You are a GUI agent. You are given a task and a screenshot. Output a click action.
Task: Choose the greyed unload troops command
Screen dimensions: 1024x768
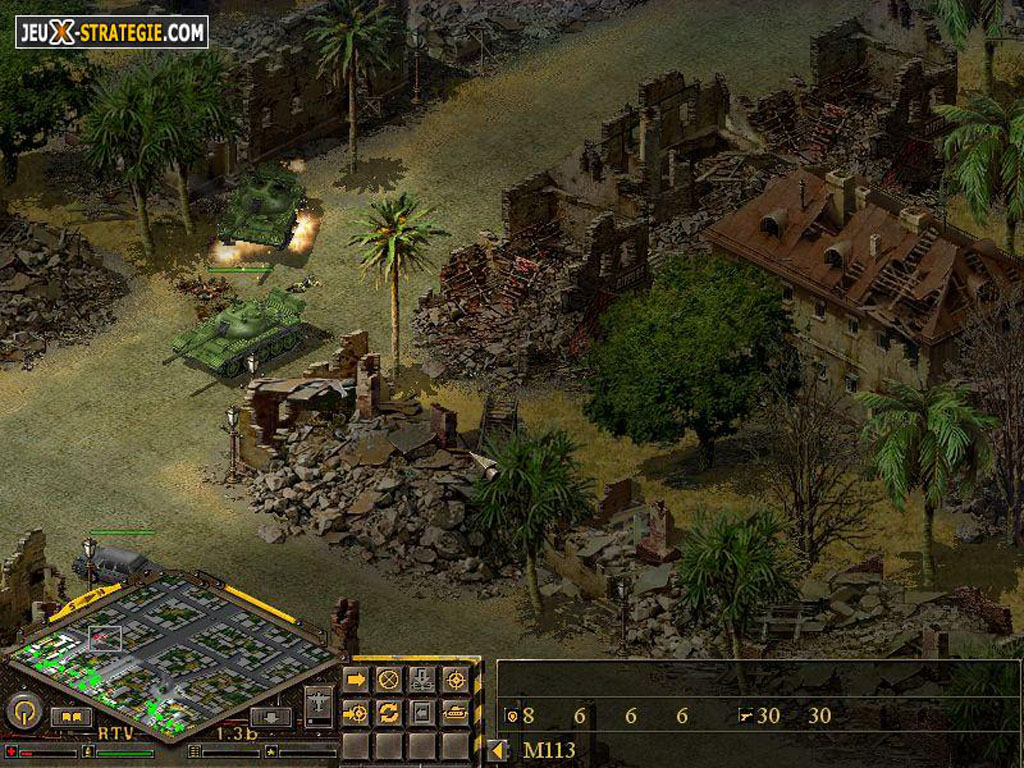[x=422, y=680]
